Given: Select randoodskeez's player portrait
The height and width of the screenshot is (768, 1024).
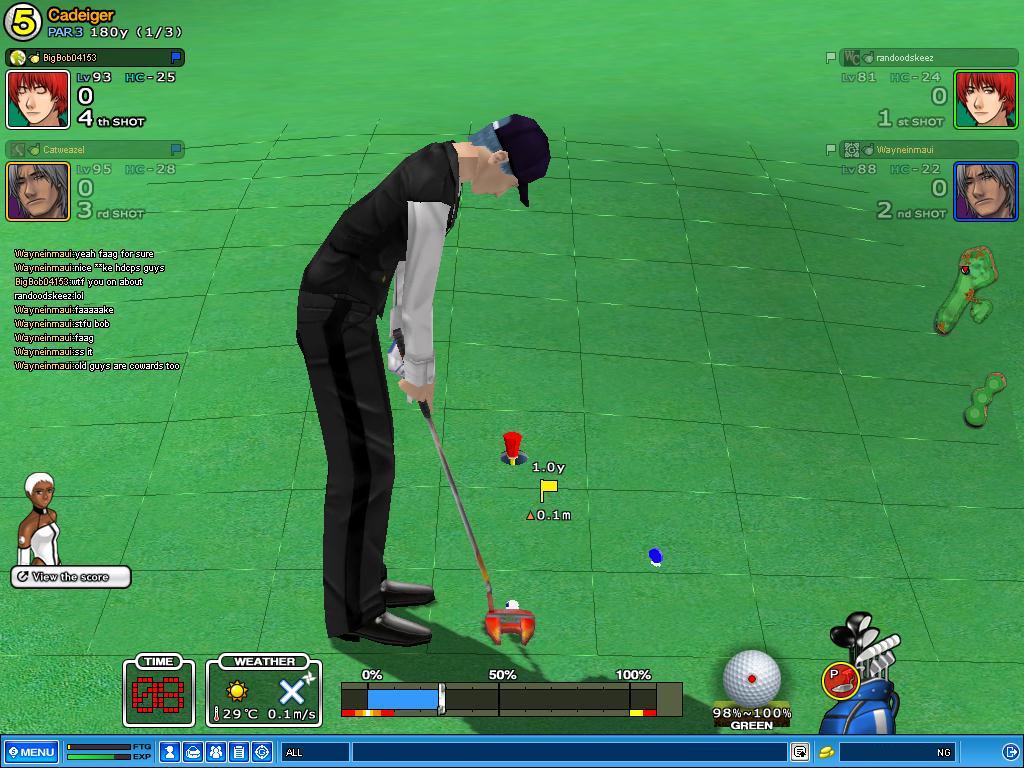Looking at the screenshot, I should click(986, 99).
